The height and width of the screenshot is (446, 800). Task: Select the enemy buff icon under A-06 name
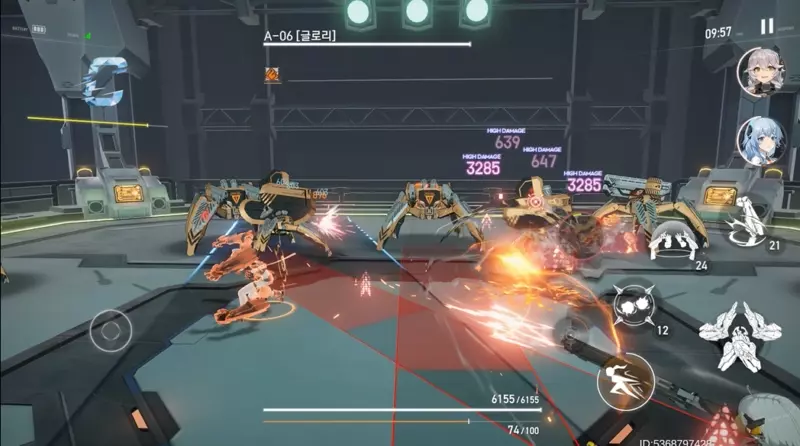point(272,74)
